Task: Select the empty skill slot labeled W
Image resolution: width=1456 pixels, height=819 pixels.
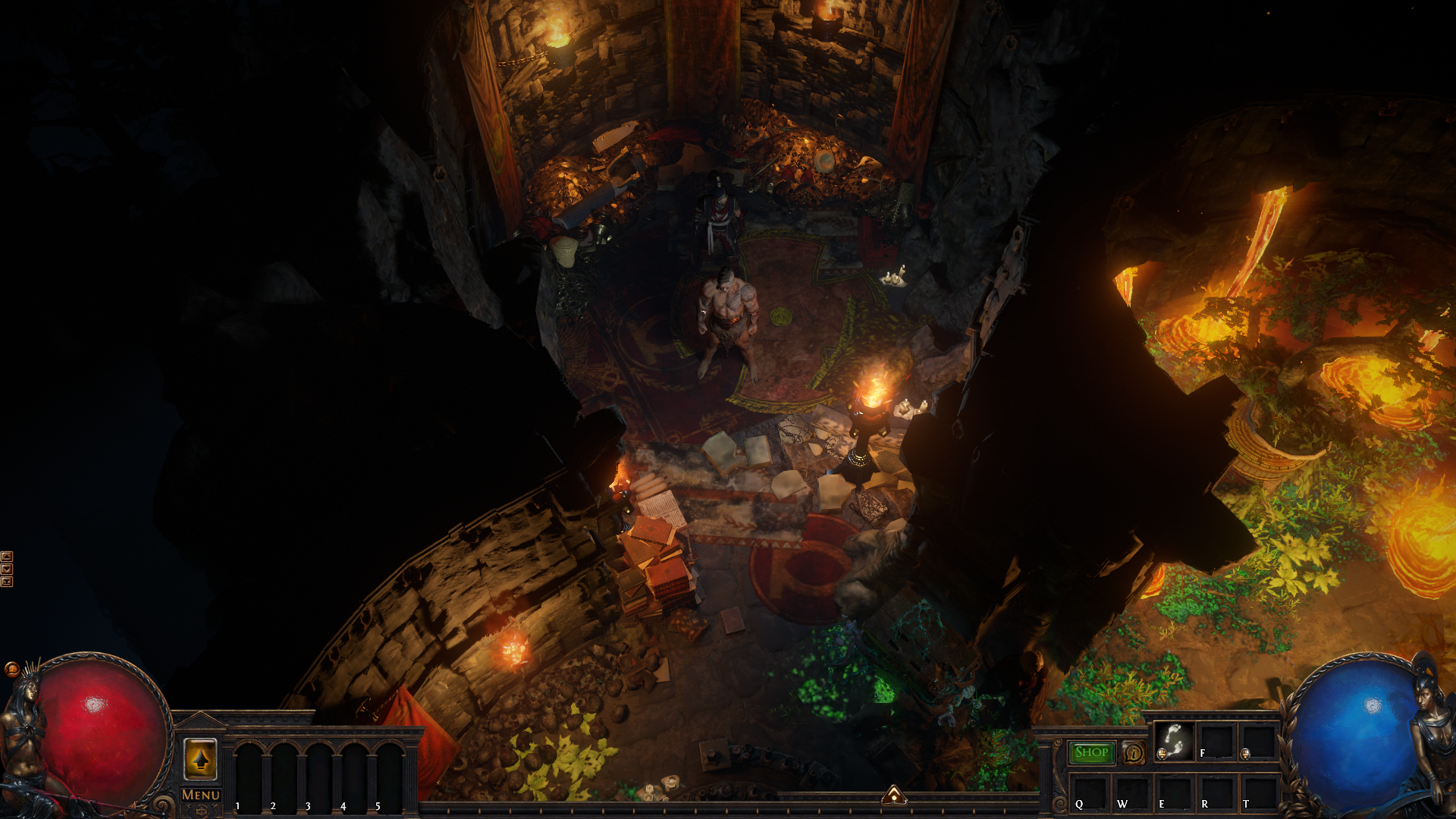Action: click(1131, 792)
